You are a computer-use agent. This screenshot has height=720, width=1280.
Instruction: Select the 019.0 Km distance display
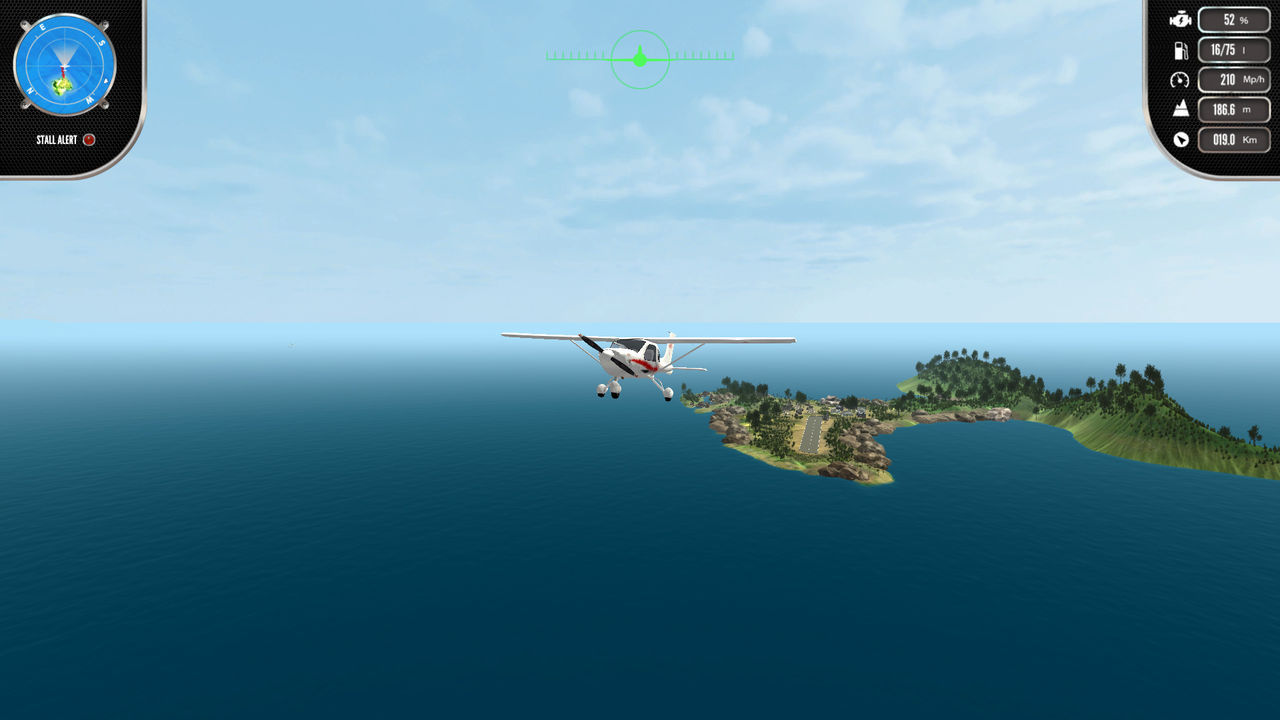pyautogui.click(x=1233, y=141)
